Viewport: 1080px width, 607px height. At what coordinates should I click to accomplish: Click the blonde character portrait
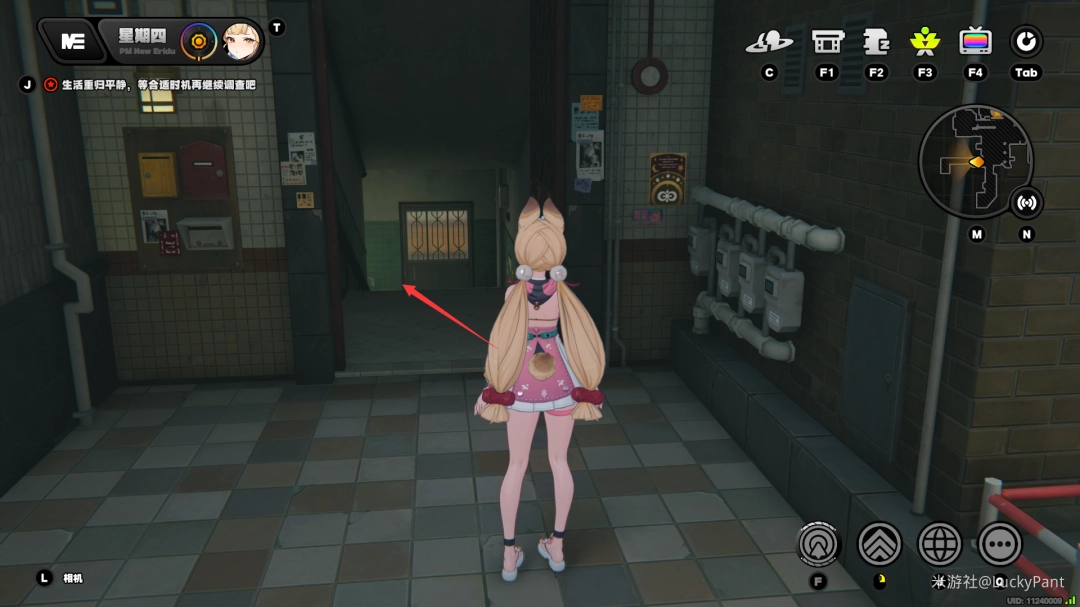[241, 41]
